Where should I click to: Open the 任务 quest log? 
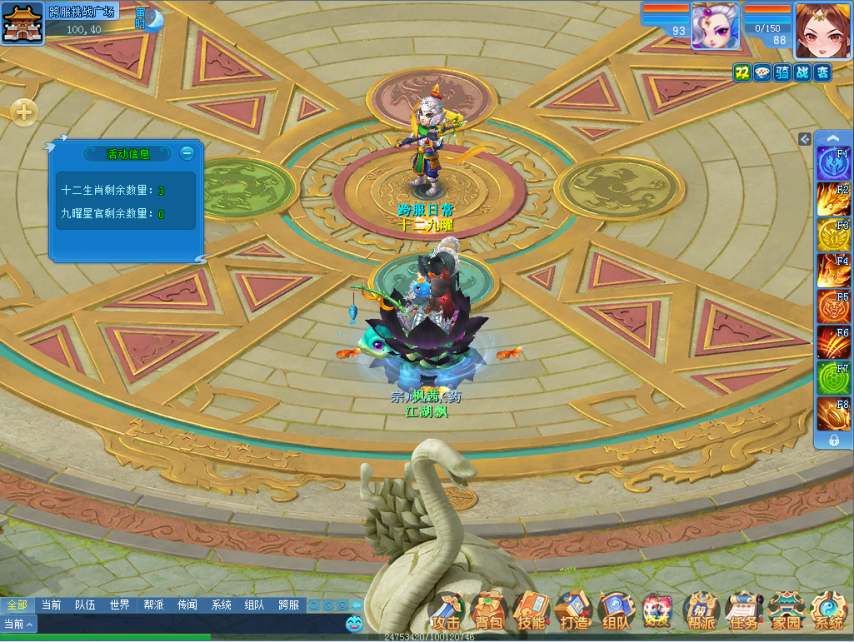(743, 609)
